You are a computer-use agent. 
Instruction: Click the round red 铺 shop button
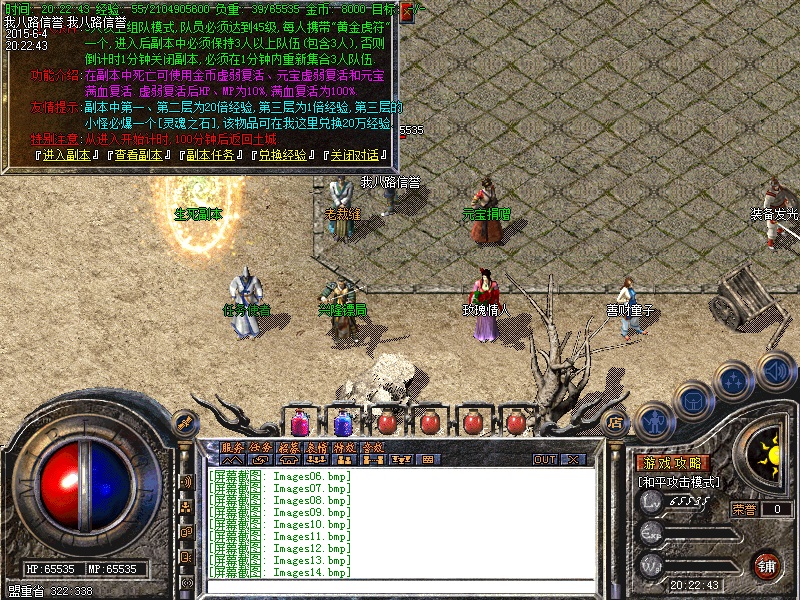click(767, 565)
